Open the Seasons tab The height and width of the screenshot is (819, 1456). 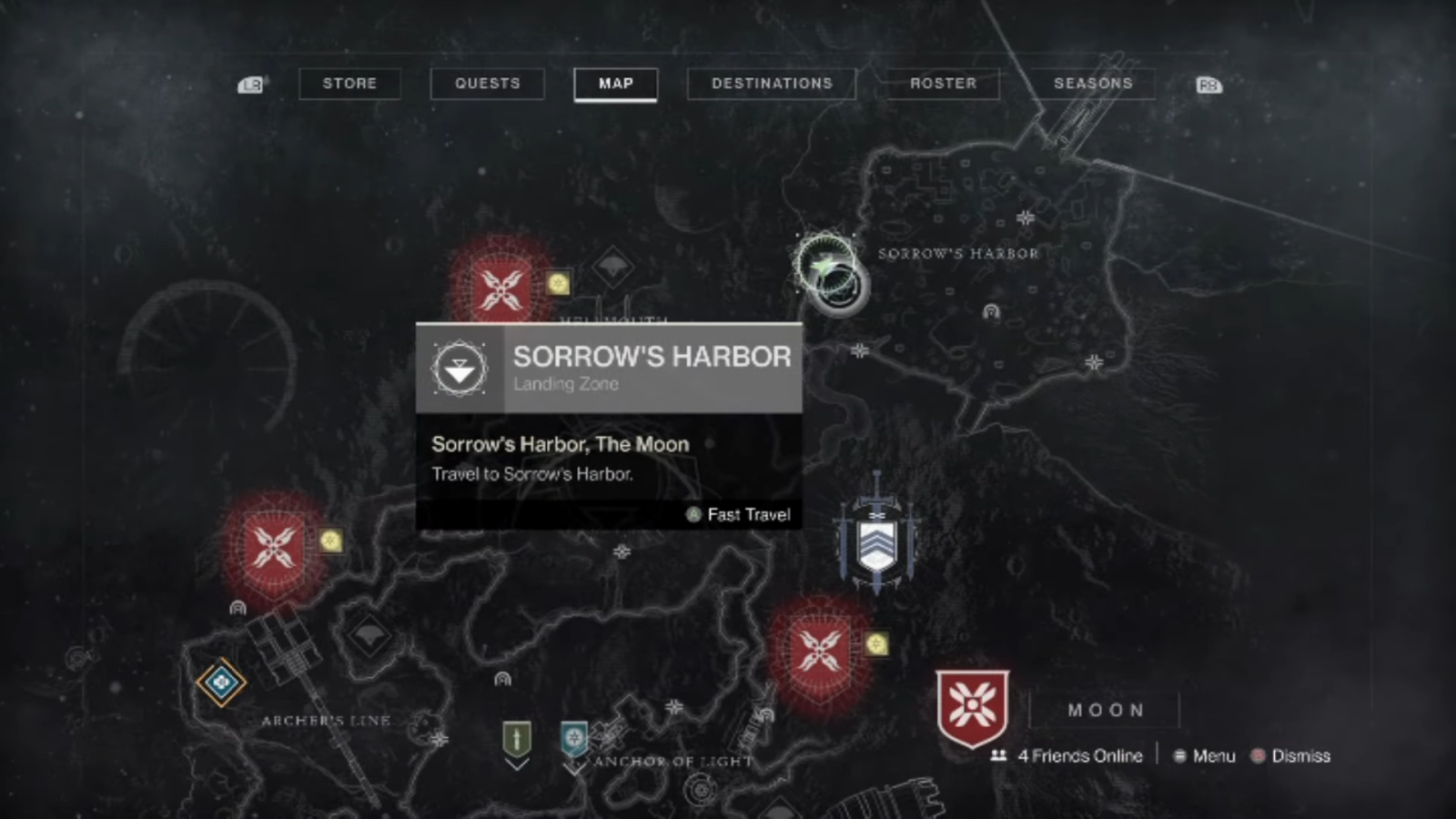pos(1092,84)
